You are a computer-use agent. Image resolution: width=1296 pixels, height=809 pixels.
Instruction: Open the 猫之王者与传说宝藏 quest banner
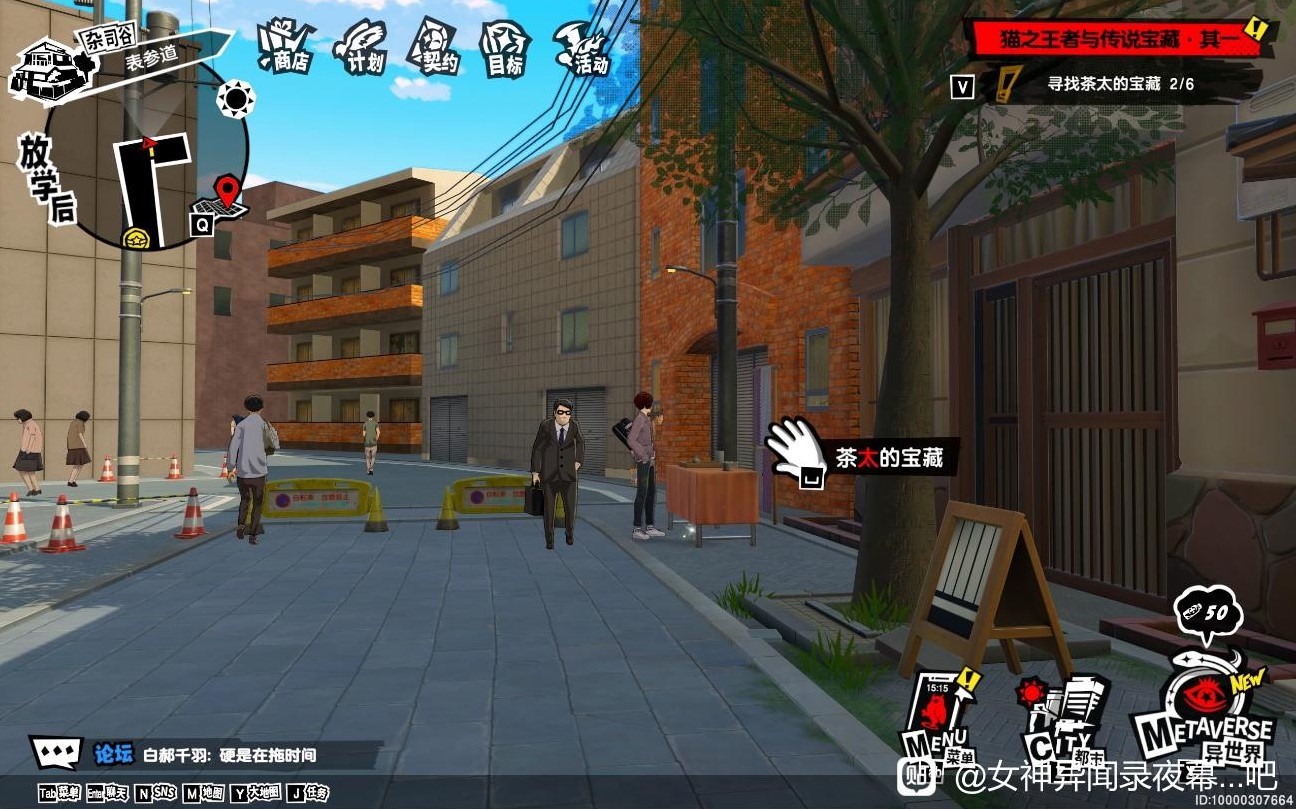(x=1117, y=40)
